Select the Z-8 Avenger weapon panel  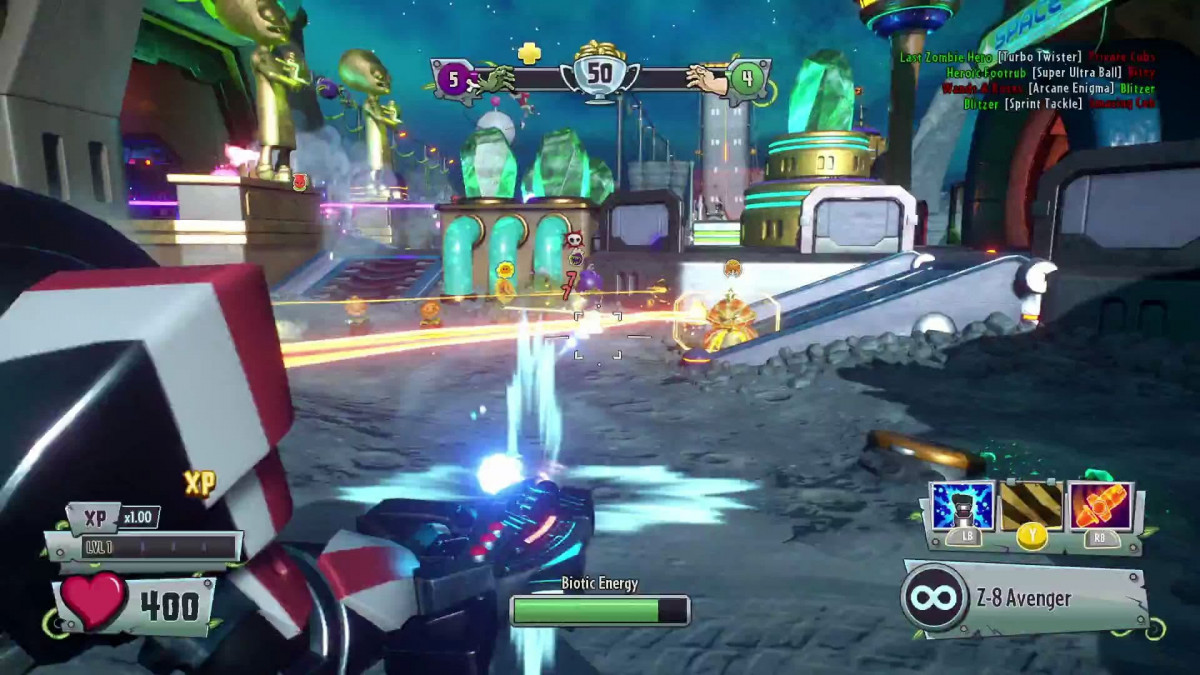click(x=1025, y=598)
